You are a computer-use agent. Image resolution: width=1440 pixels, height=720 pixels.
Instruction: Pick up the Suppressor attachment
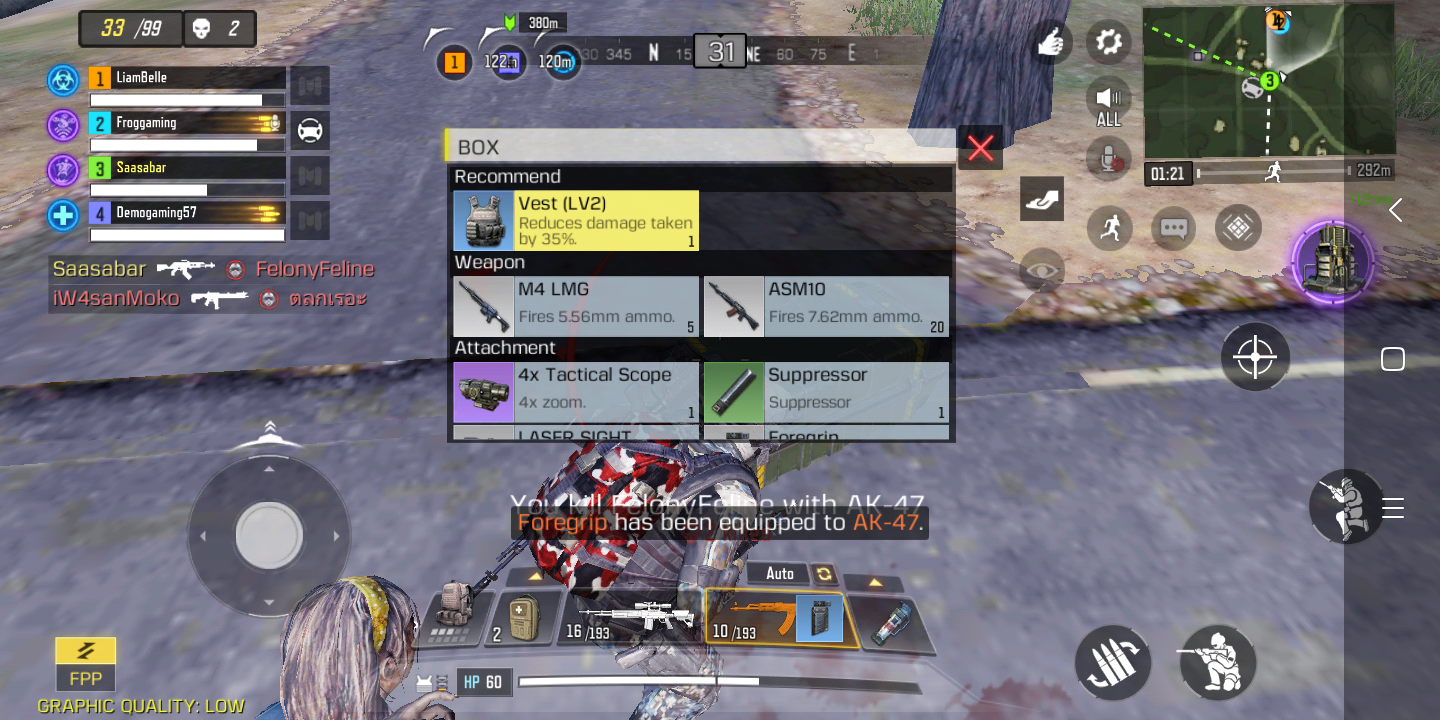[826, 391]
